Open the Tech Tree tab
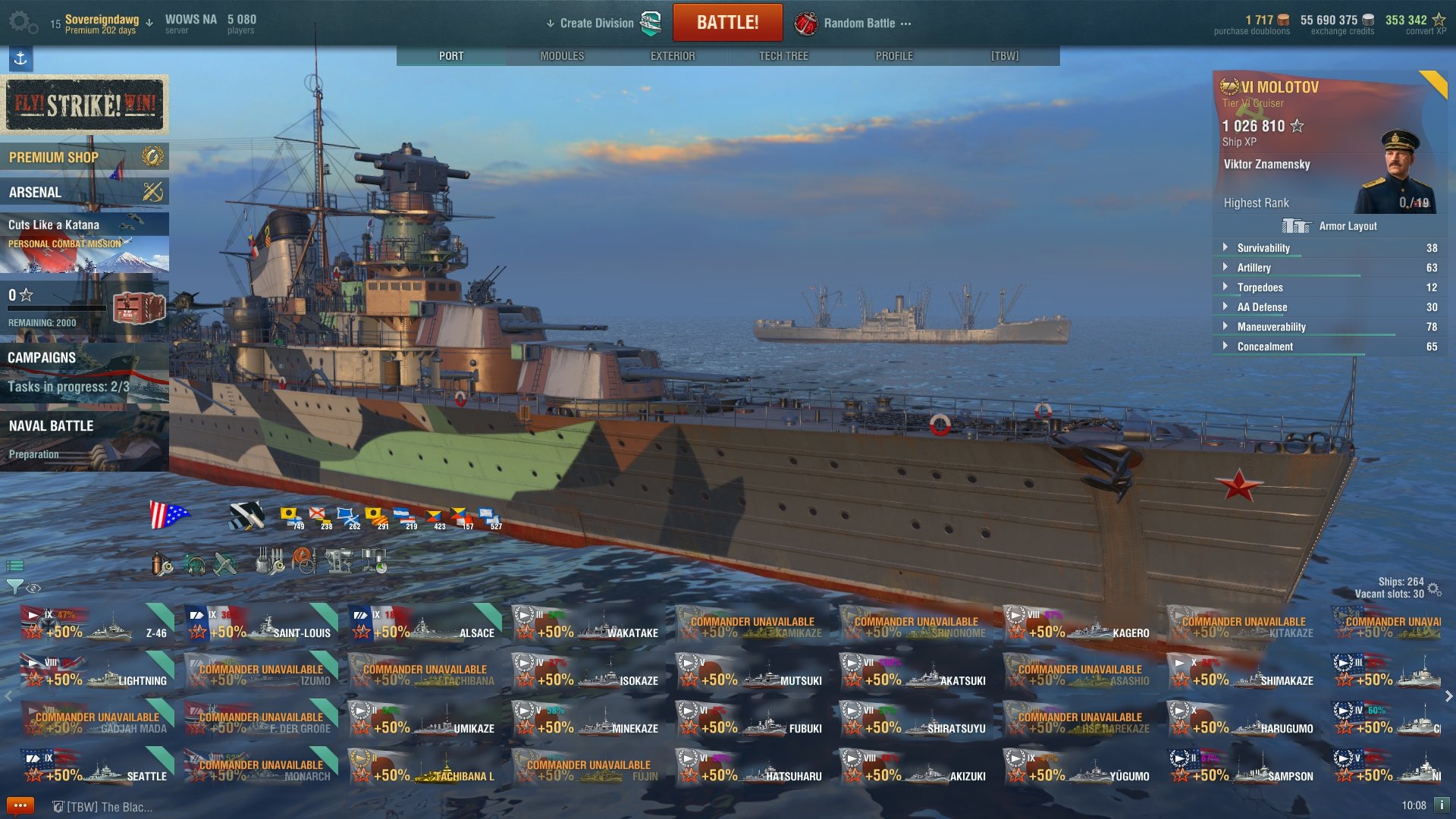1456x819 pixels. click(x=783, y=56)
